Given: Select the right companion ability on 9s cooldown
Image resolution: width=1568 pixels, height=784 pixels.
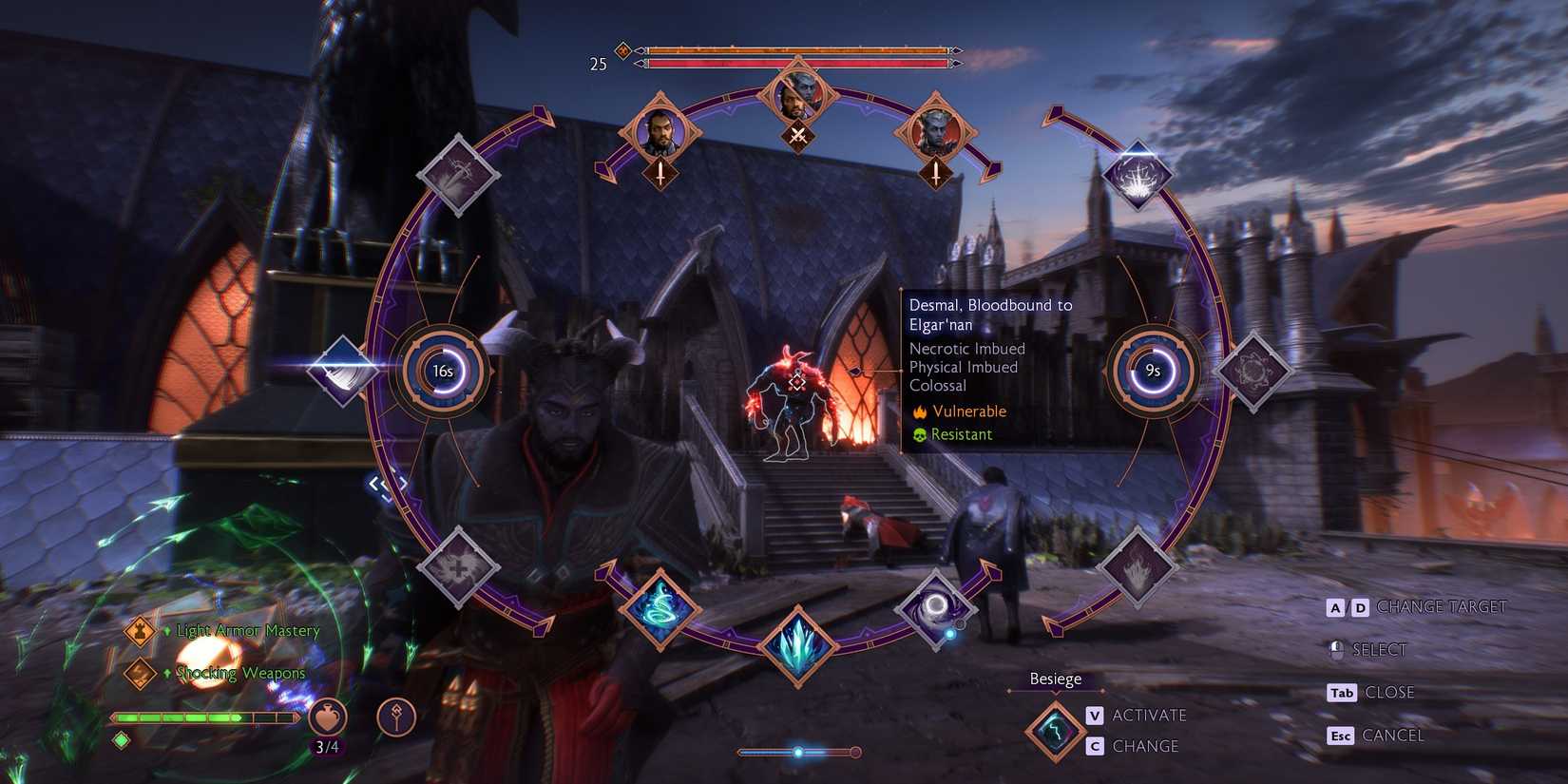Looking at the screenshot, I should point(1152,372).
